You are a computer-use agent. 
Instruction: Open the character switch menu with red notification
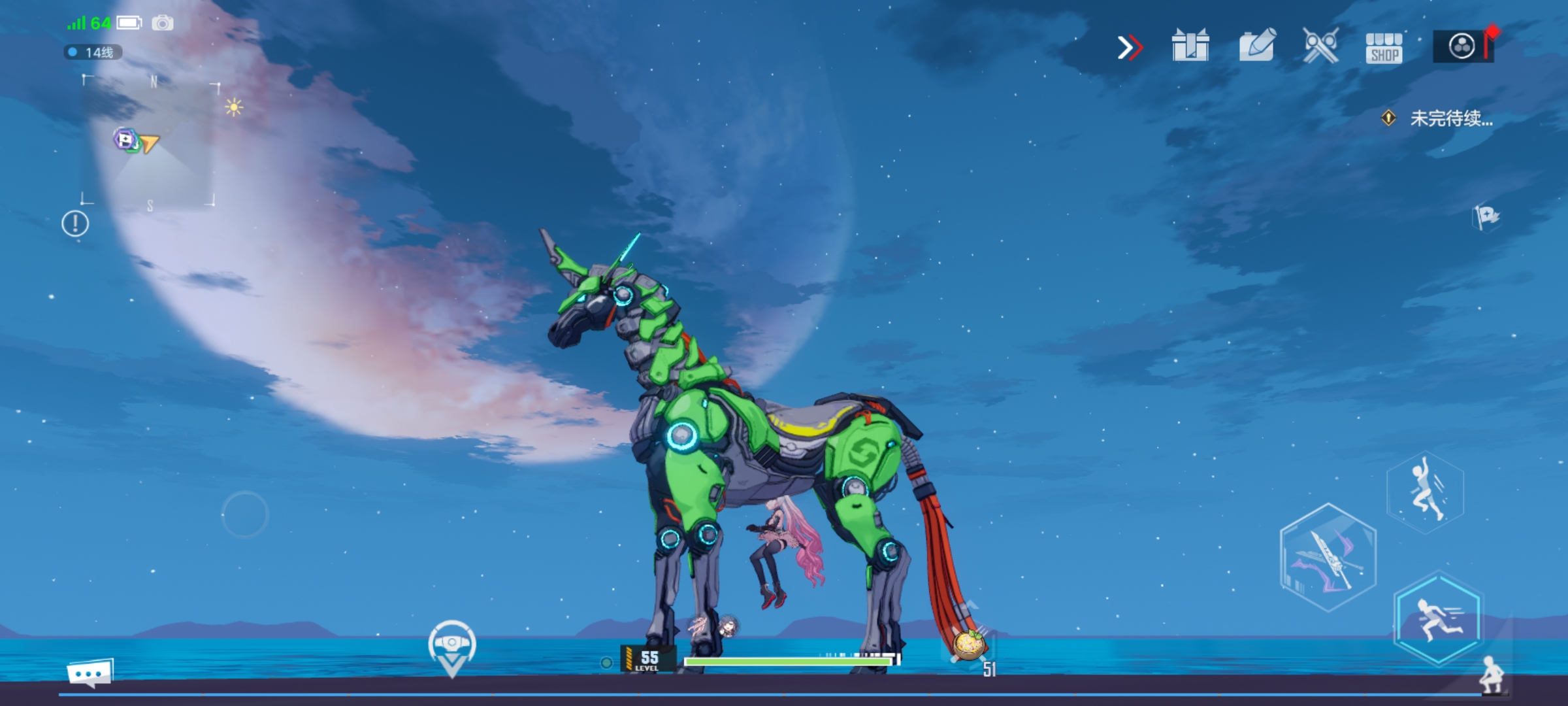1462,46
